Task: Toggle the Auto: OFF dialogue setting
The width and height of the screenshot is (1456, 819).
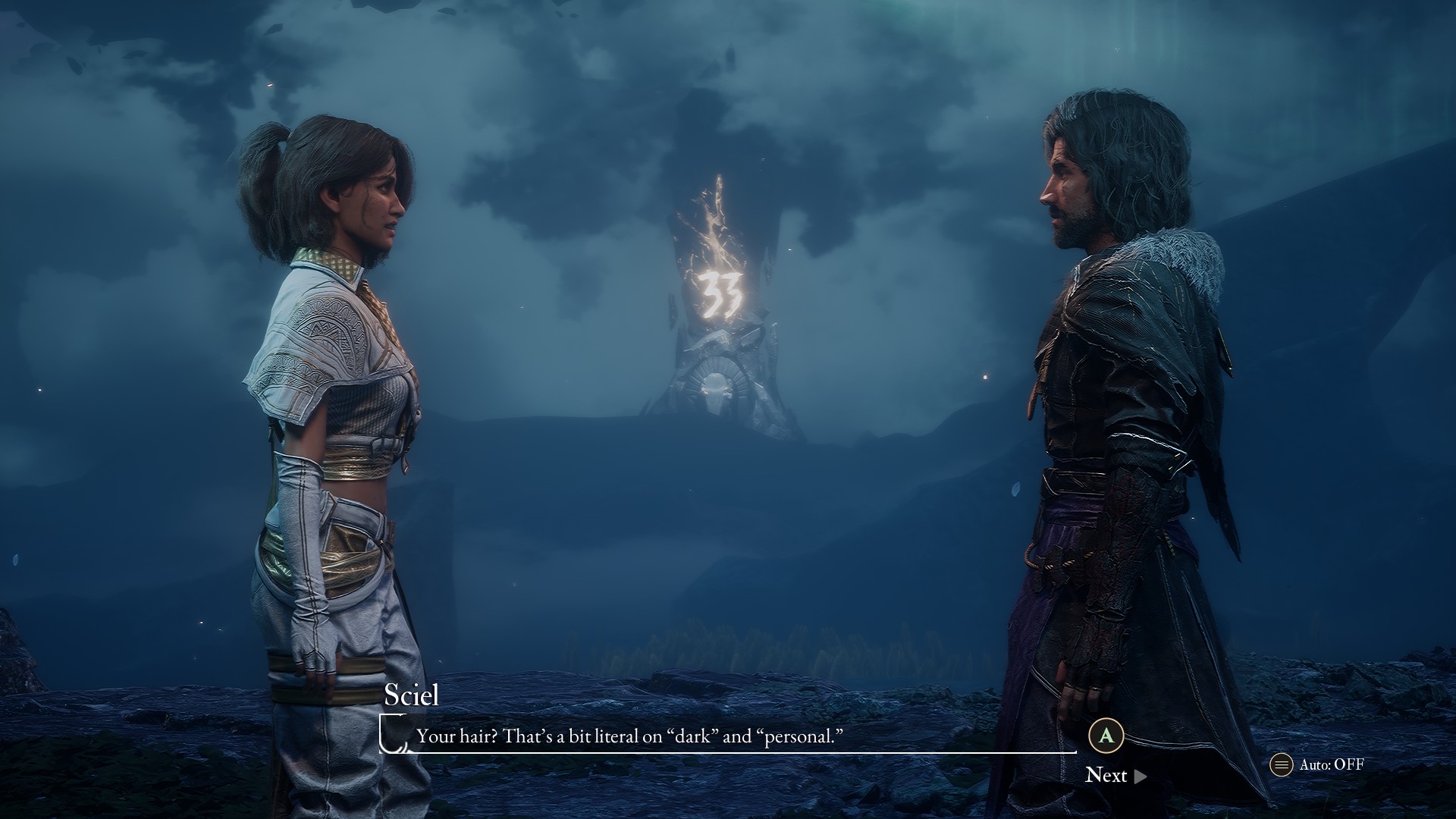Action: [x=1318, y=764]
